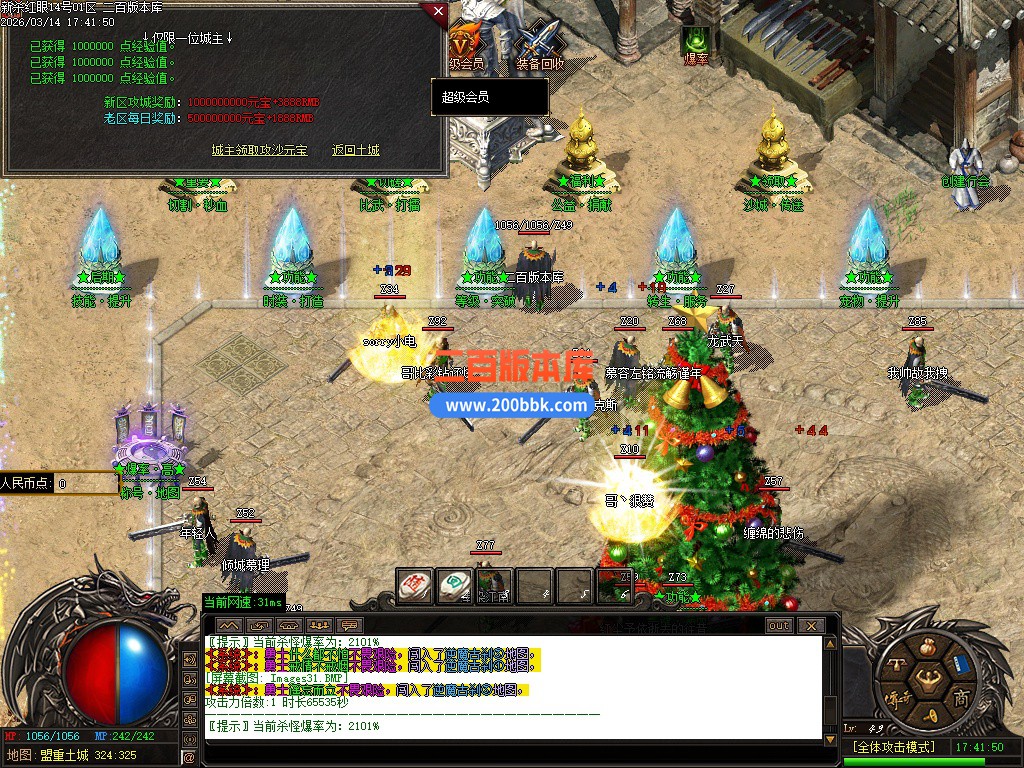Close the chat window with its X
Screen dimensions: 1024x768
coord(810,625)
